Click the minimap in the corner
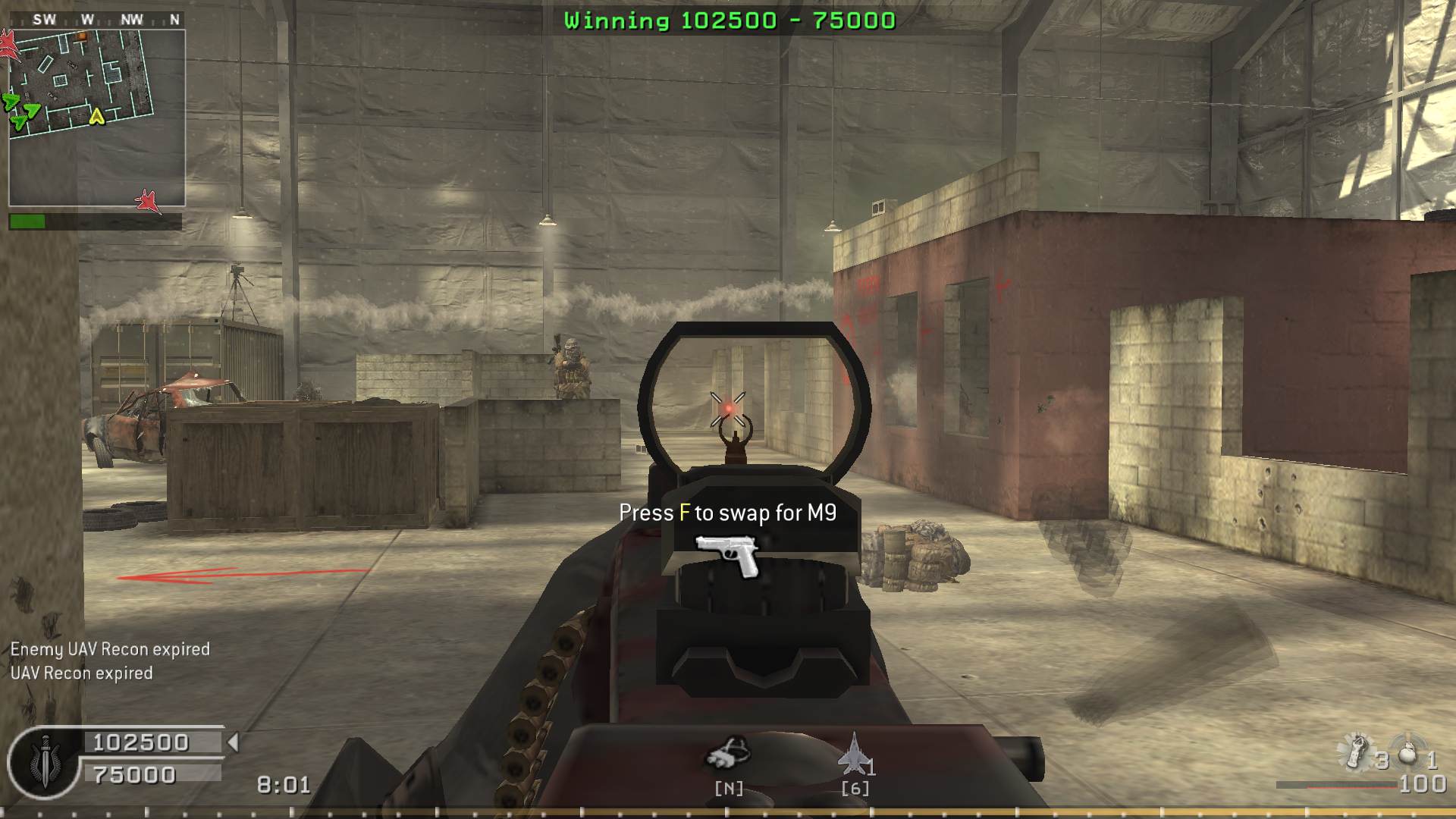This screenshot has width=1456, height=819. (x=96, y=118)
